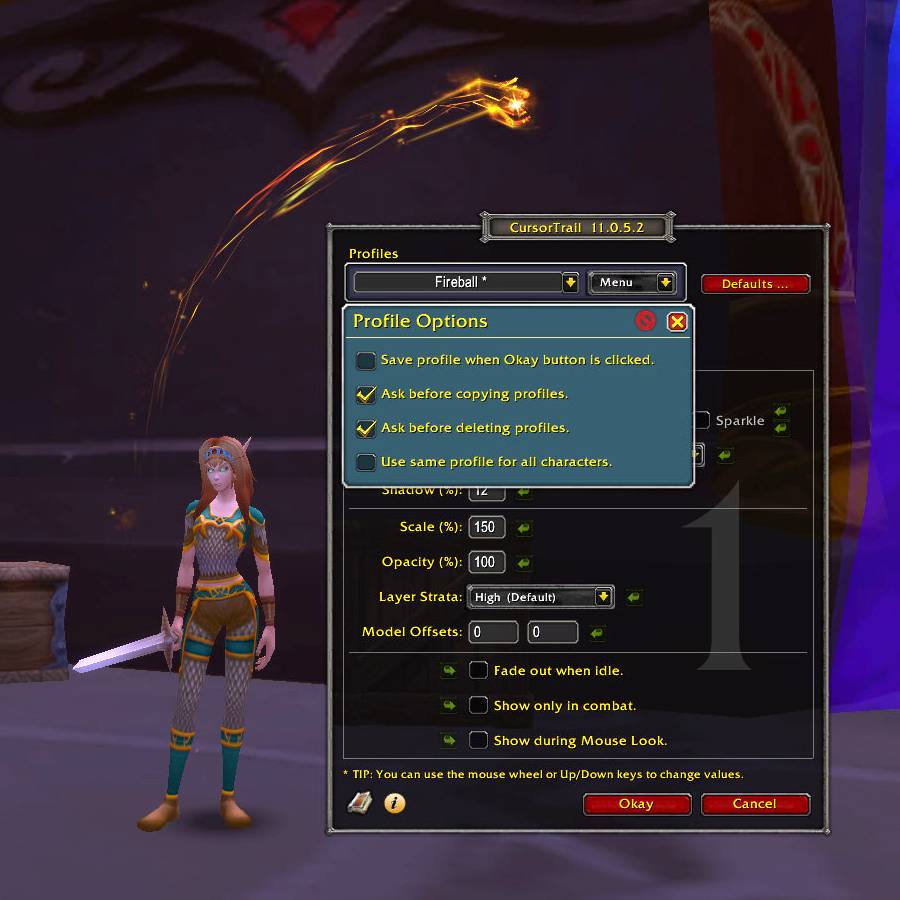
Task: Click the Cancel button
Action: click(x=755, y=804)
